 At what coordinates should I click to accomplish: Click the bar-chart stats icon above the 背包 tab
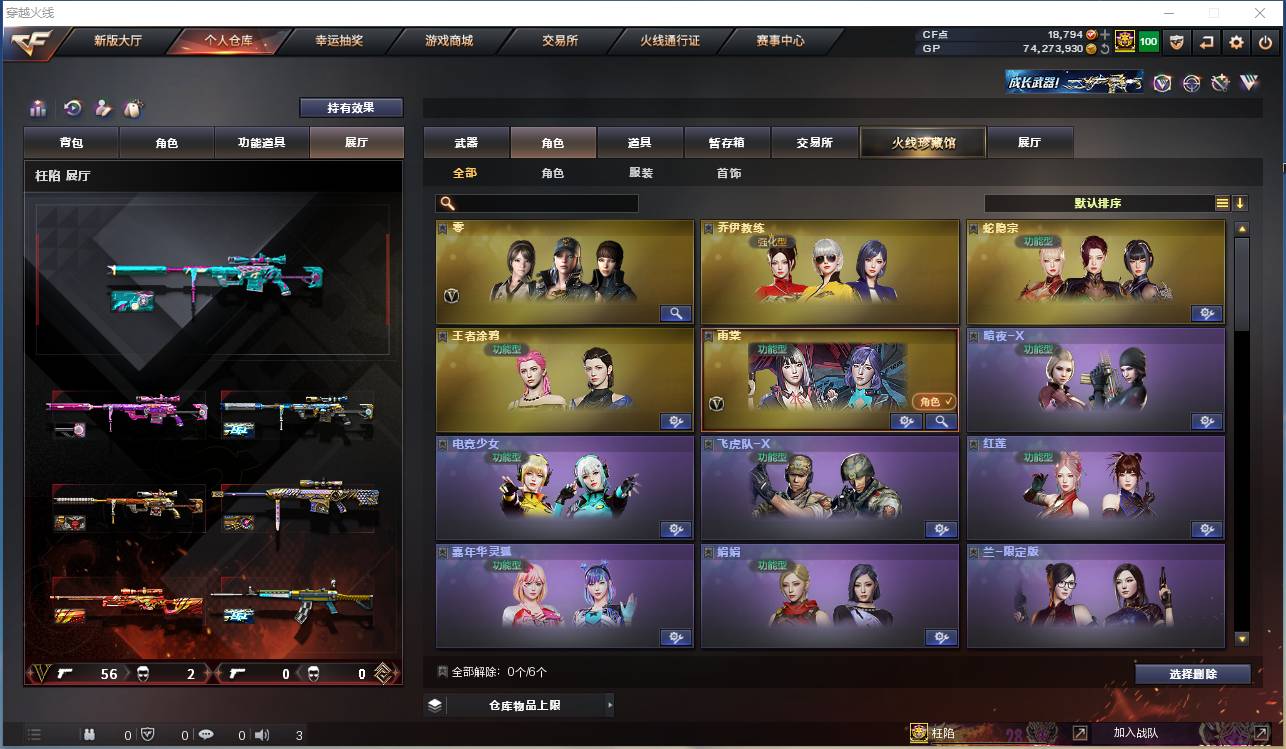pos(38,108)
